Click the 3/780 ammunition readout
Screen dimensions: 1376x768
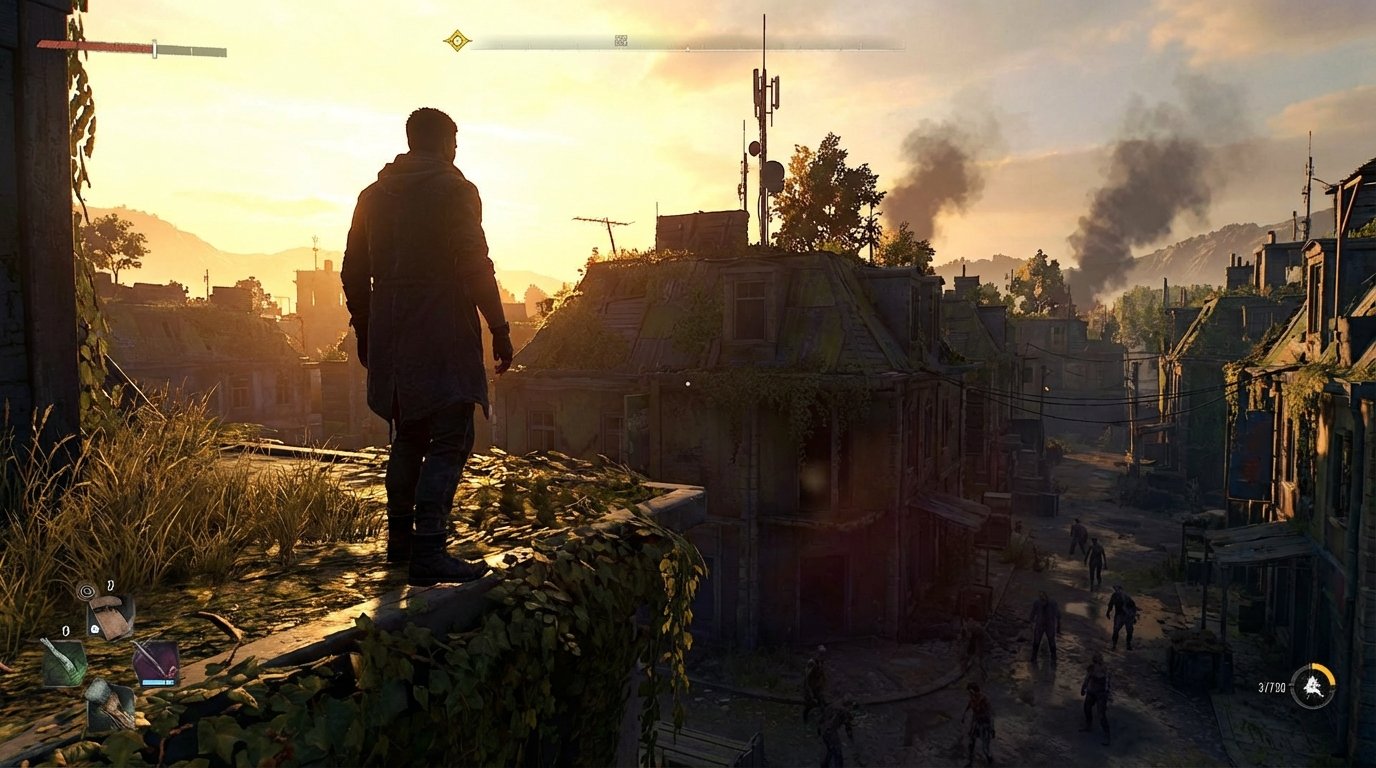[x=1271, y=686]
